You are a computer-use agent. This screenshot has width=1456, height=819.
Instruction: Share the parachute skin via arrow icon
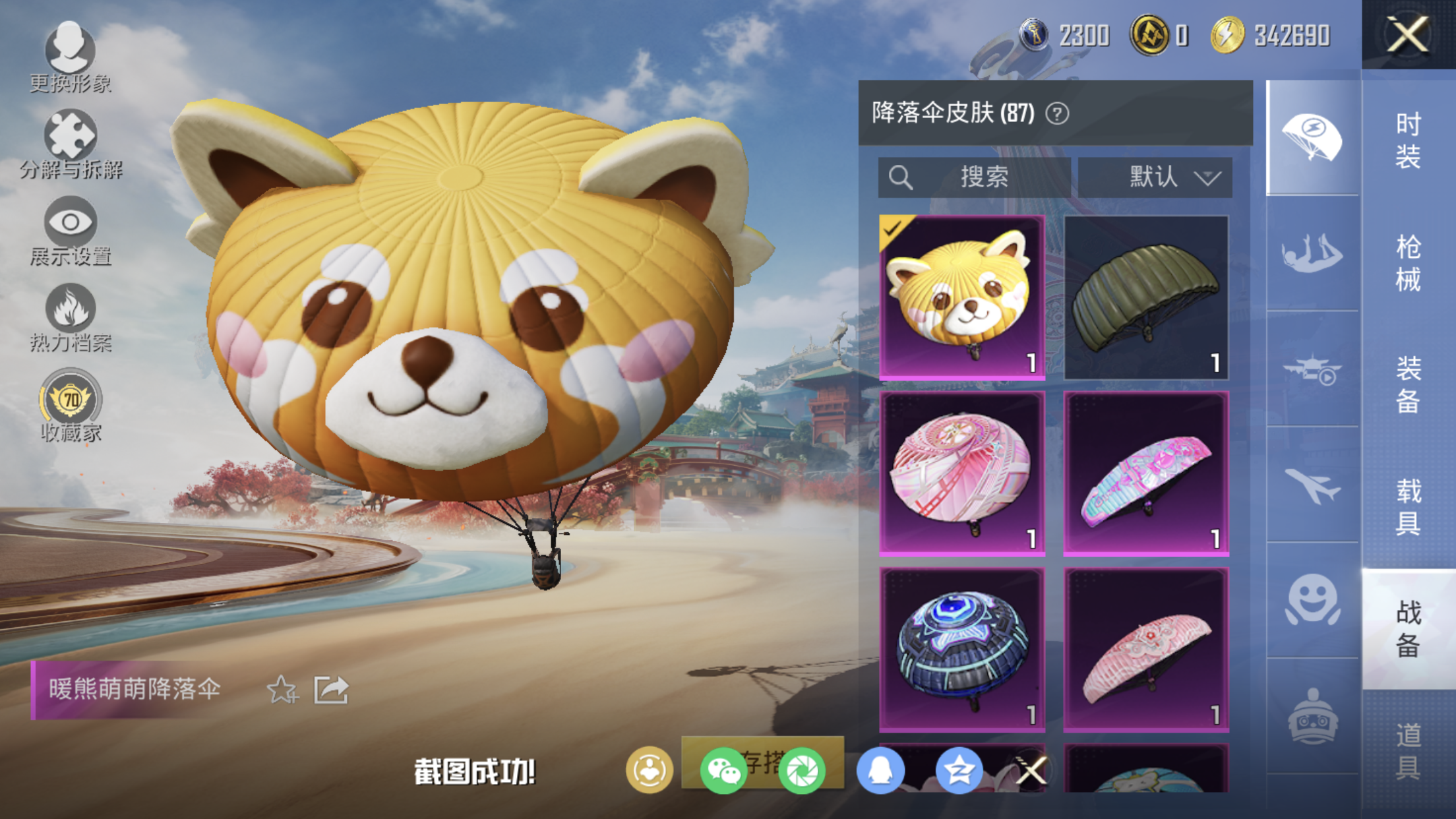330,690
